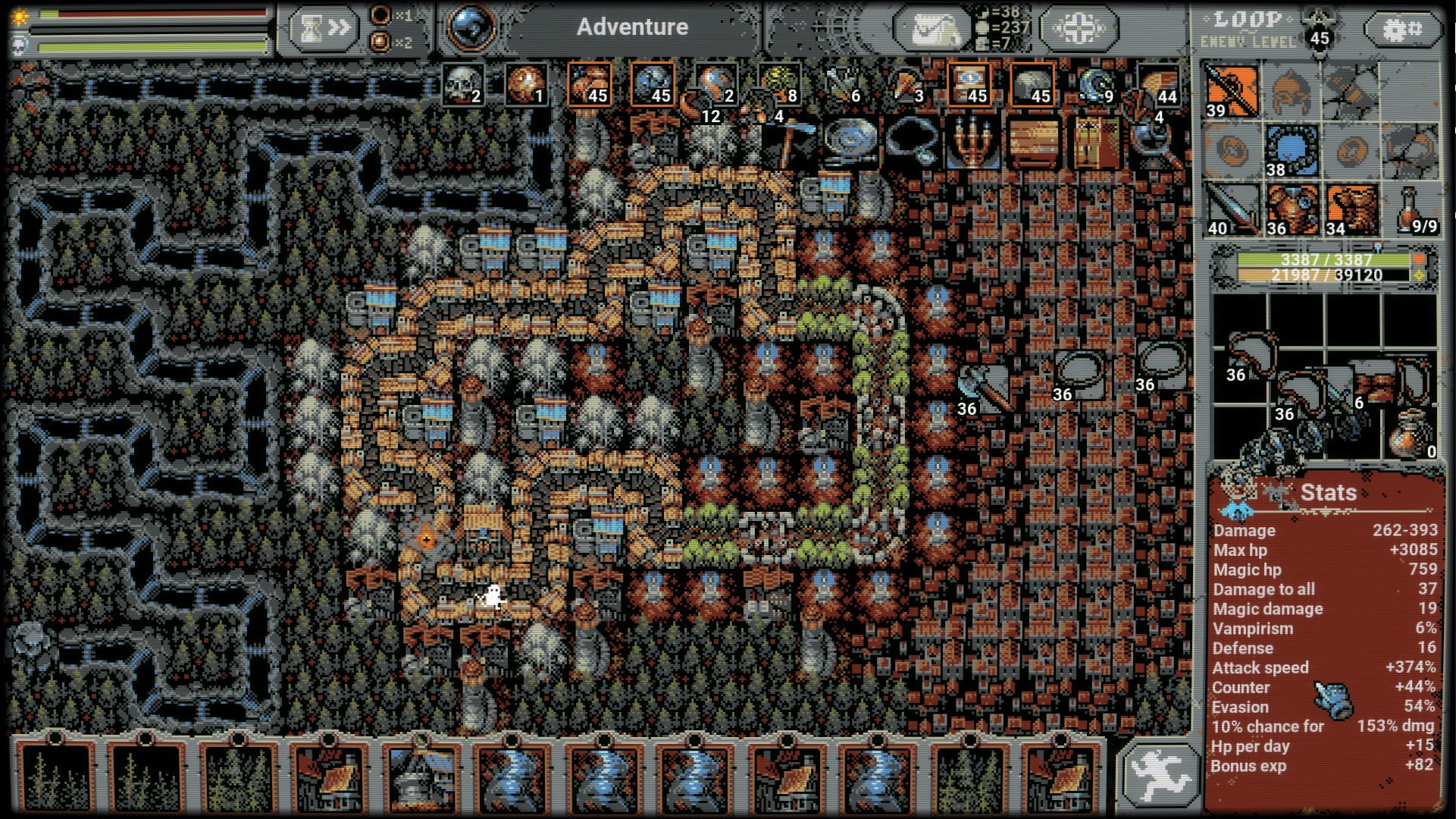Viewport: 1456px width, 819px height.
Task: Open the supply backpack inventory
Action: click(934, 27)
